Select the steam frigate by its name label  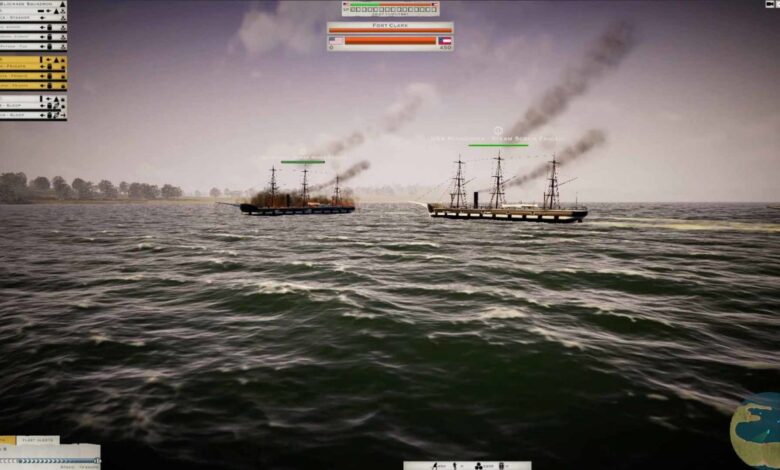click(x=497, y=138)
